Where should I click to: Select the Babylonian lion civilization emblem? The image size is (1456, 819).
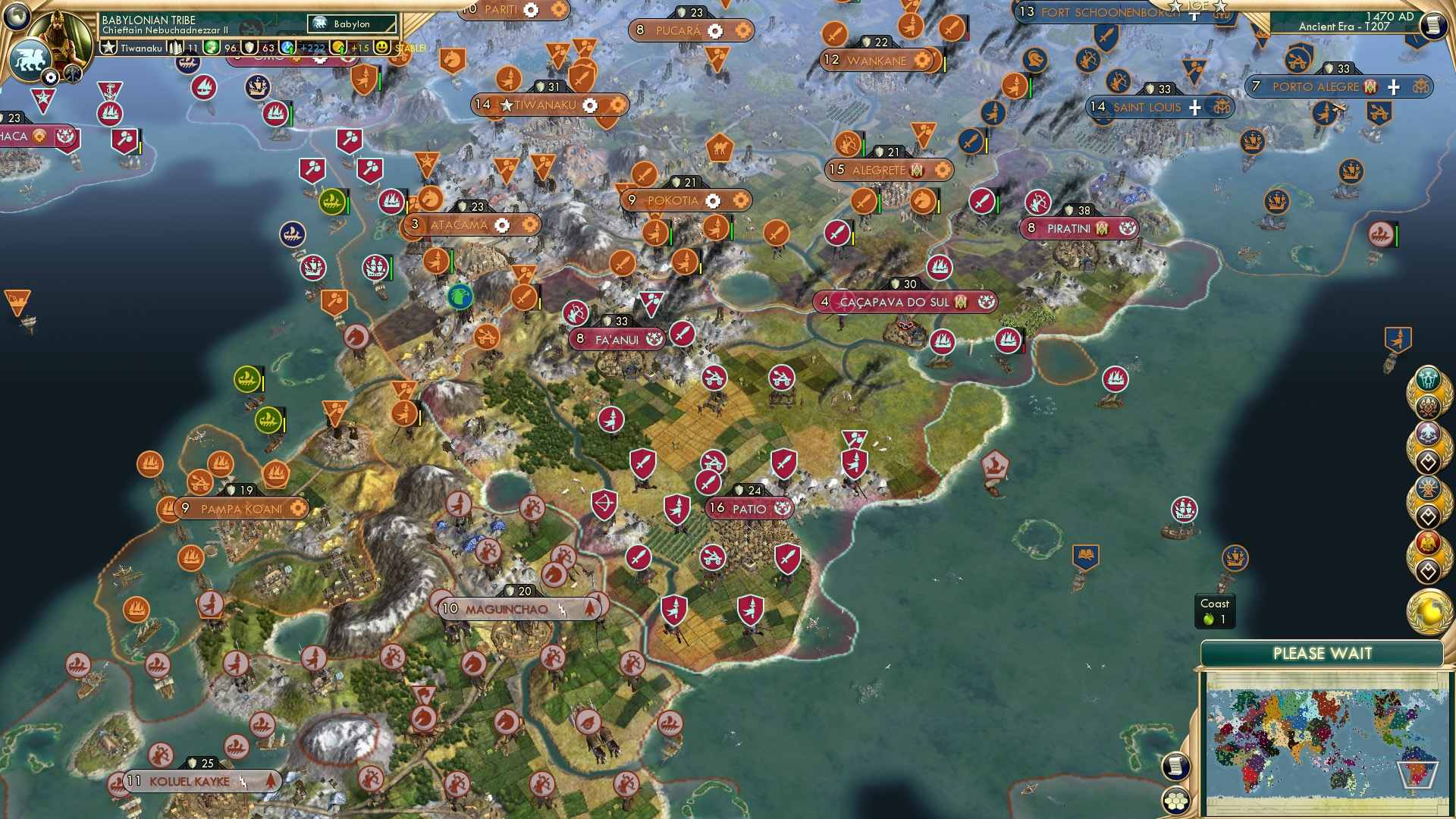pyautogui.click(x=29, y=59)
